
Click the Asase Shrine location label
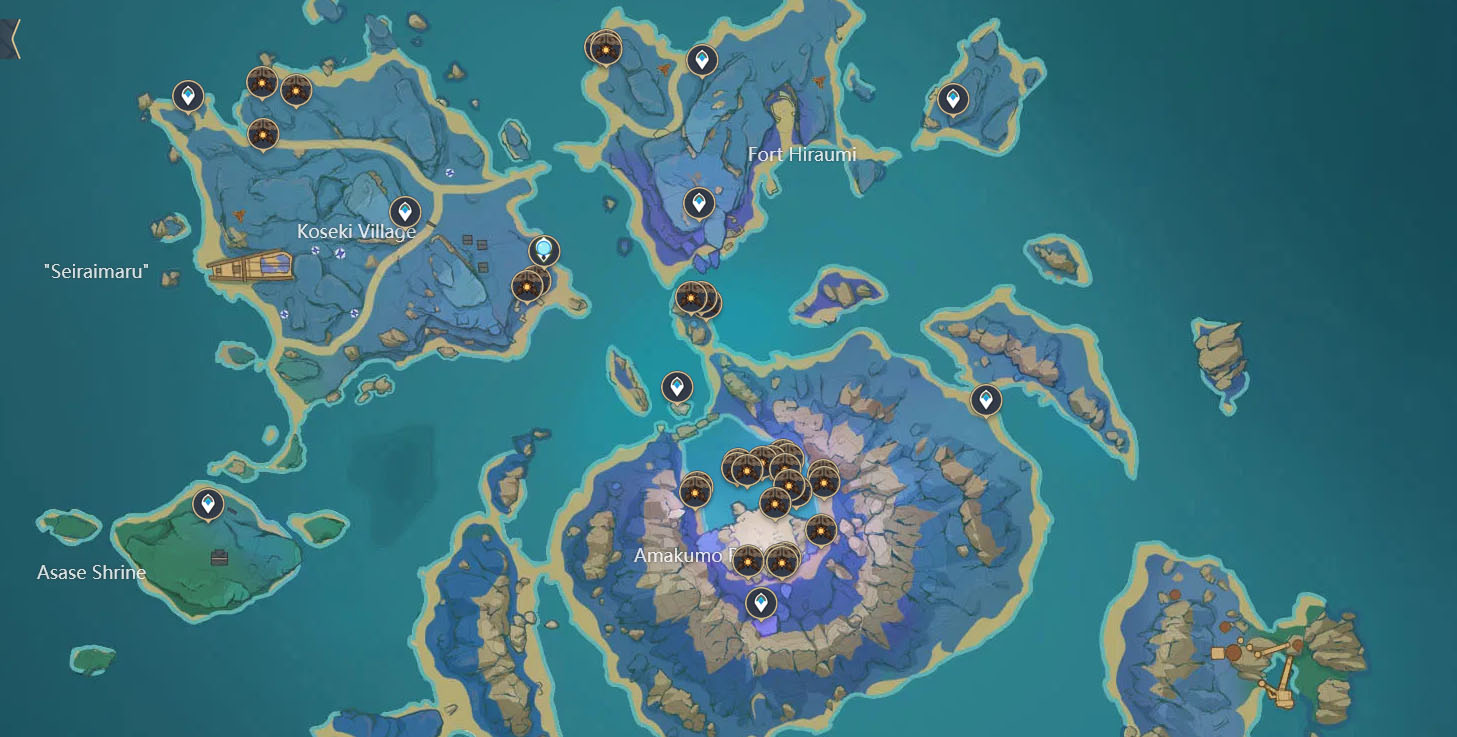91,572
